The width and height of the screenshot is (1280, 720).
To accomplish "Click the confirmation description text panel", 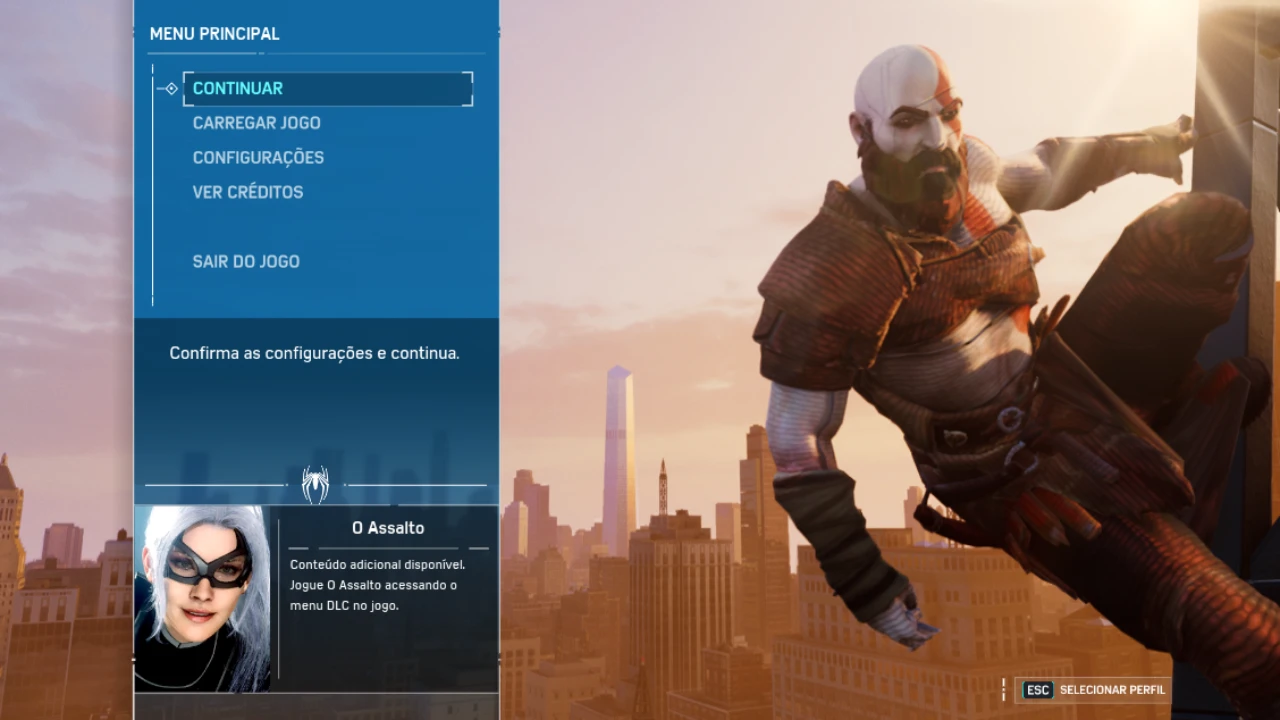I will coord(314,353).
